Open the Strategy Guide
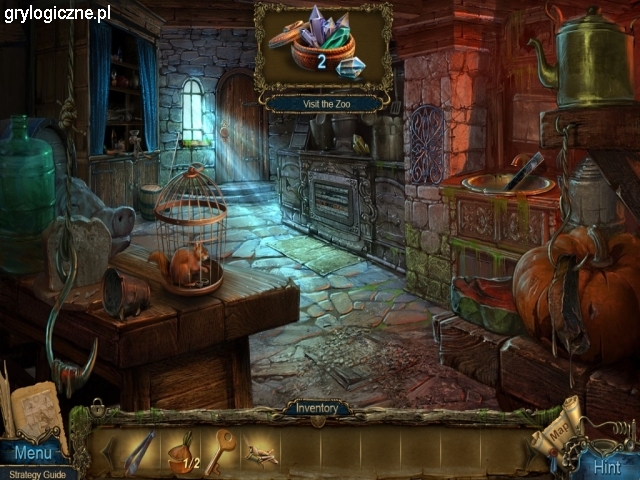 38,473
